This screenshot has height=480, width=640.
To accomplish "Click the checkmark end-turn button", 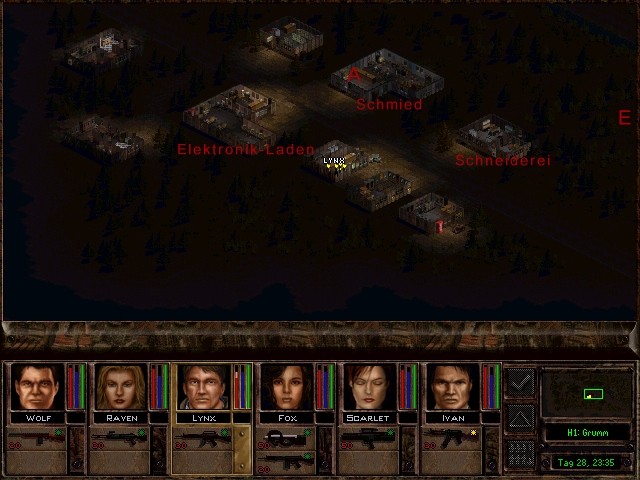I will tap(520, 381).
